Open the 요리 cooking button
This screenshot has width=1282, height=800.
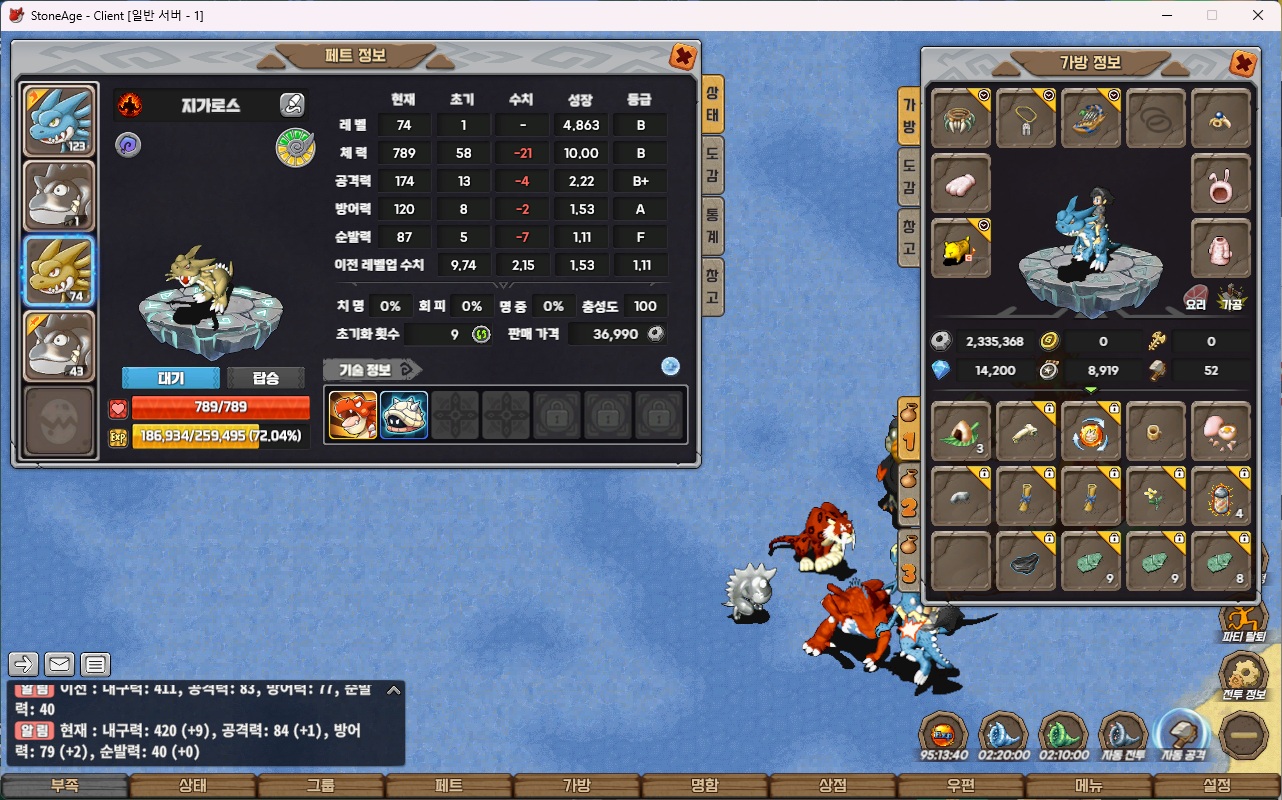1196,296
